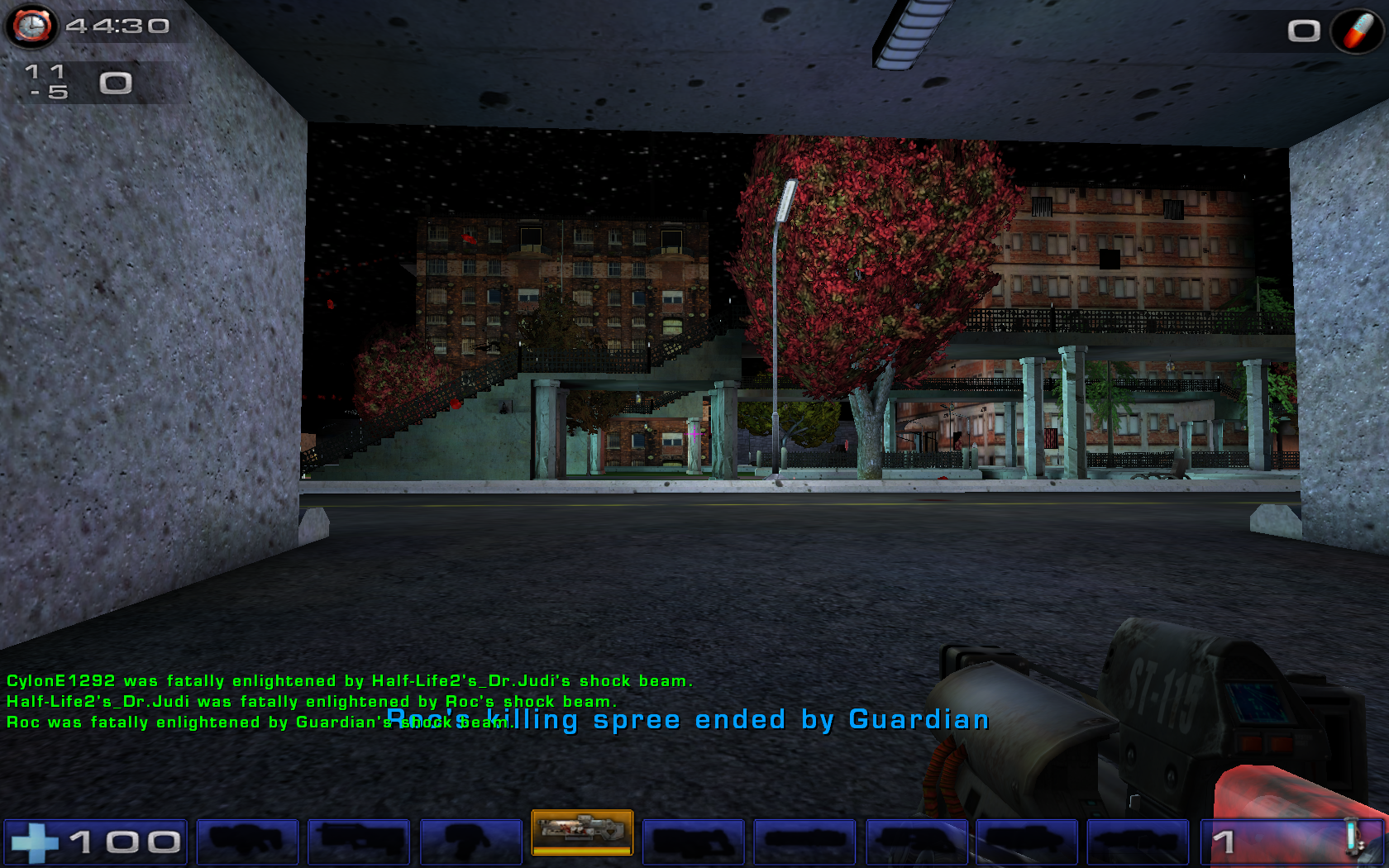Viewport: 1389px width, 868px height.
Task: Click the score value showing 0
Action: pos(115,82)
